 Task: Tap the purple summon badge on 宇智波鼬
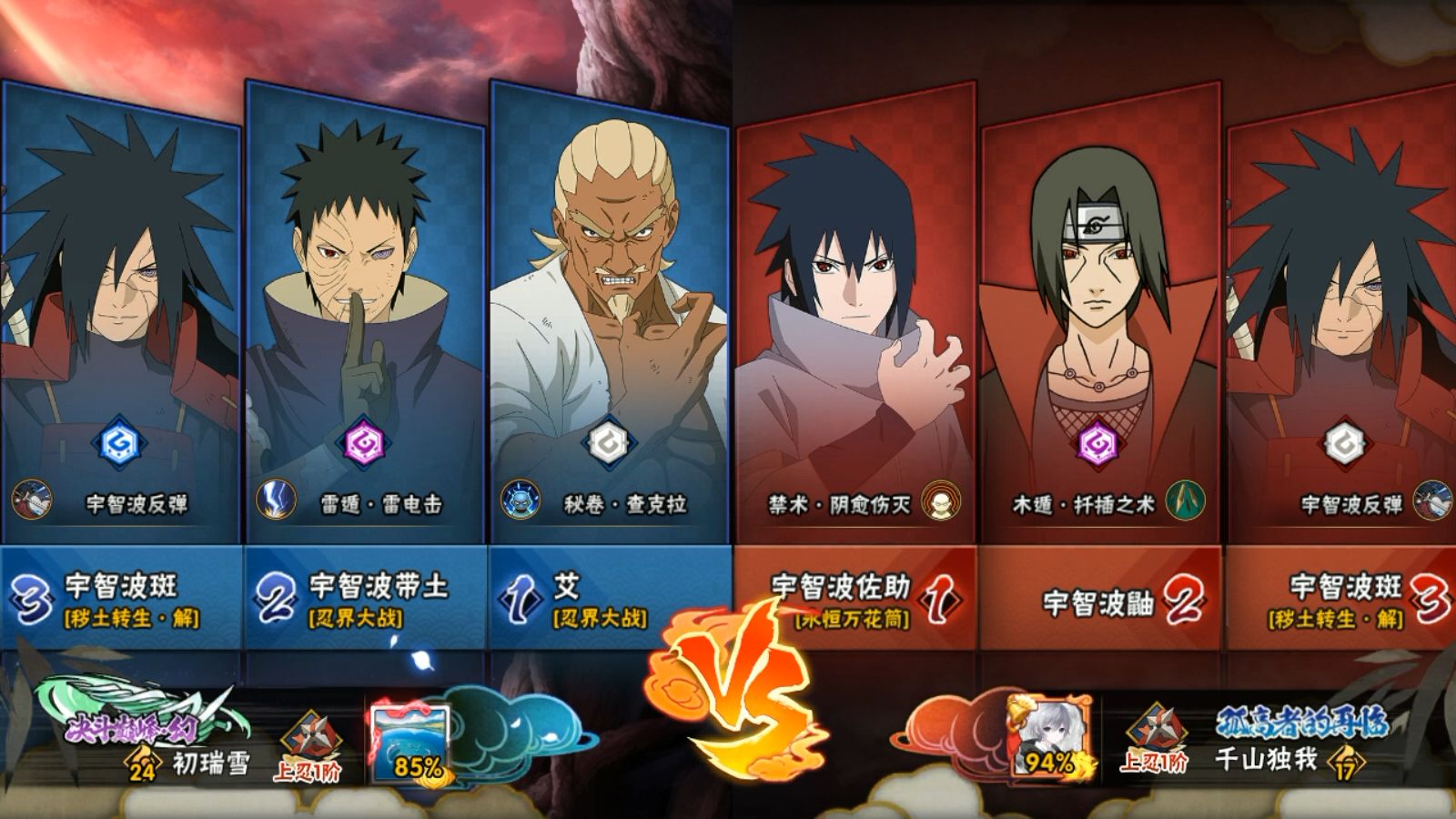click(x=1097, y=445)
